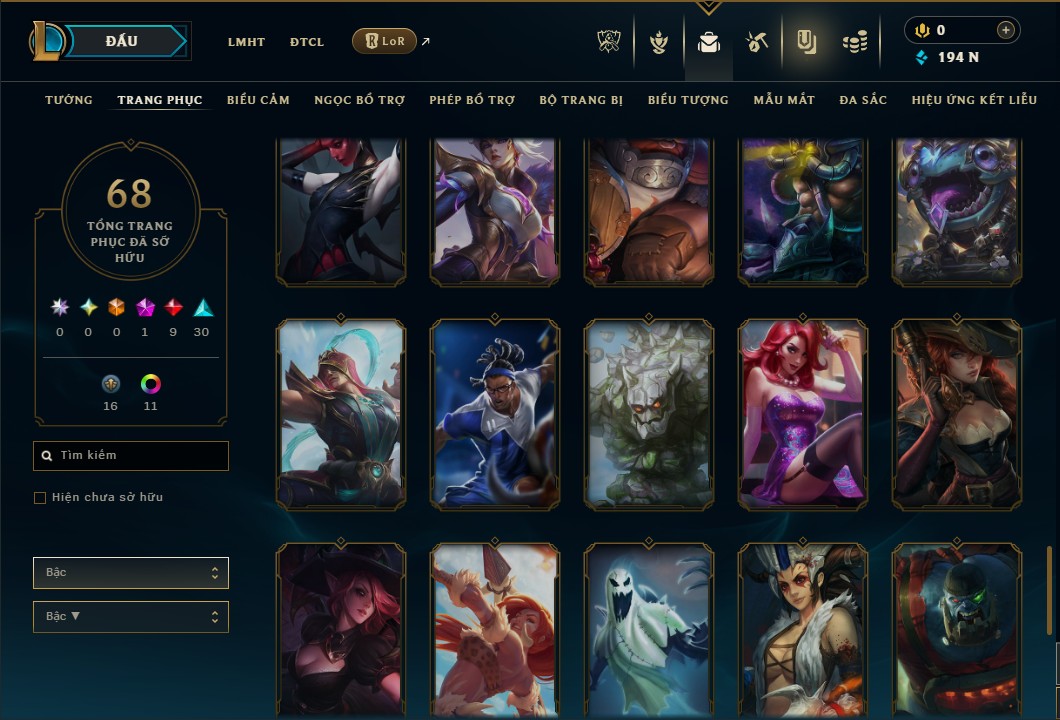1060x720 pixels.
Task: Click the Tìm kiếm search field
Action: (131, 456)
